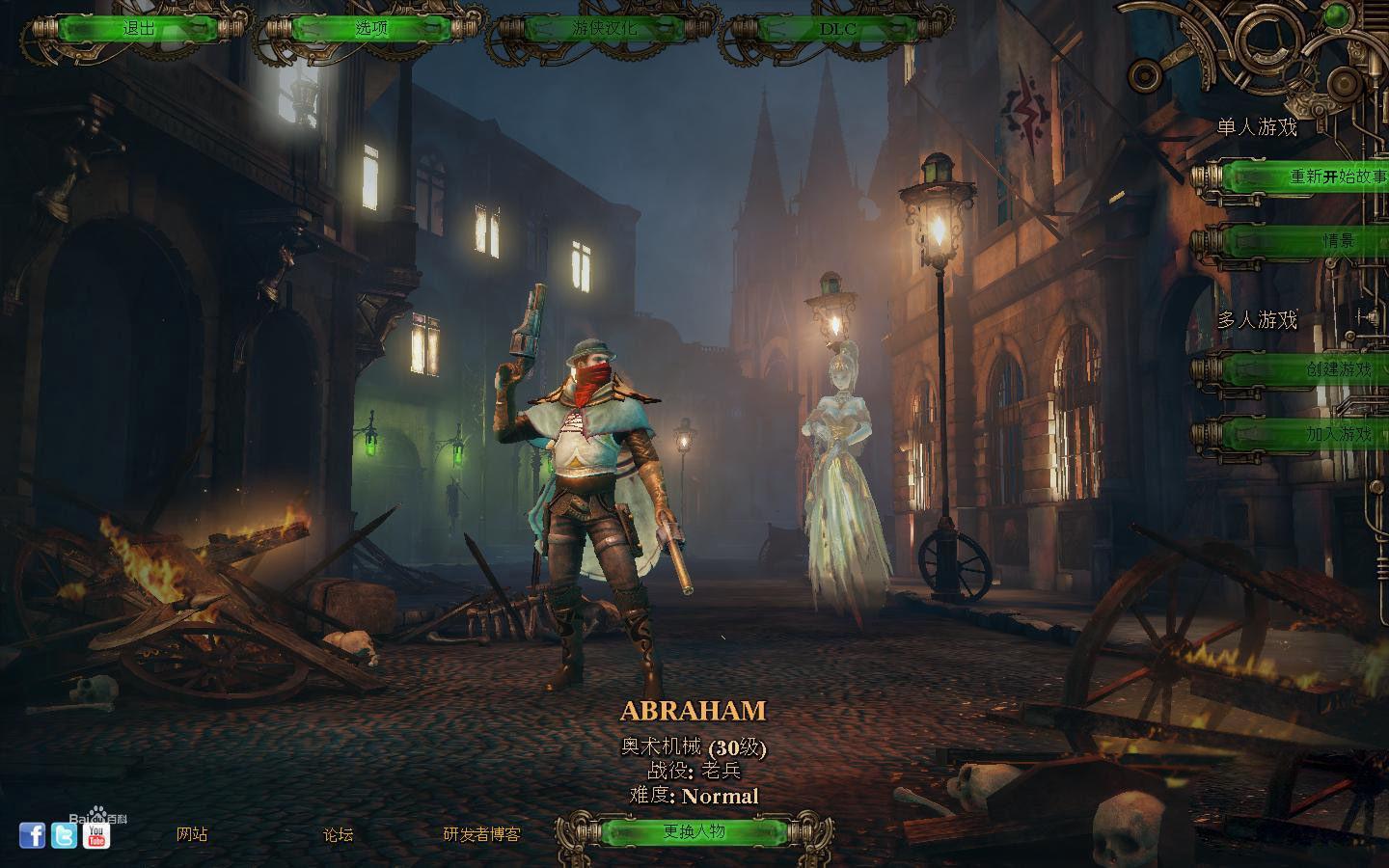Open the DLC menu

pos(836,28)
